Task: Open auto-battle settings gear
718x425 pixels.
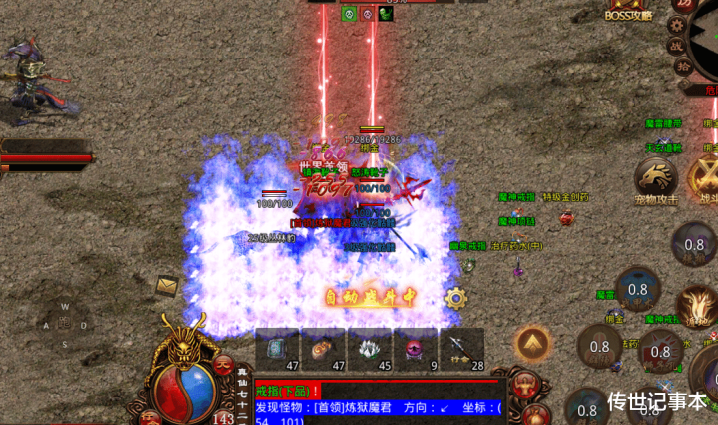Action: coord(457,297)
